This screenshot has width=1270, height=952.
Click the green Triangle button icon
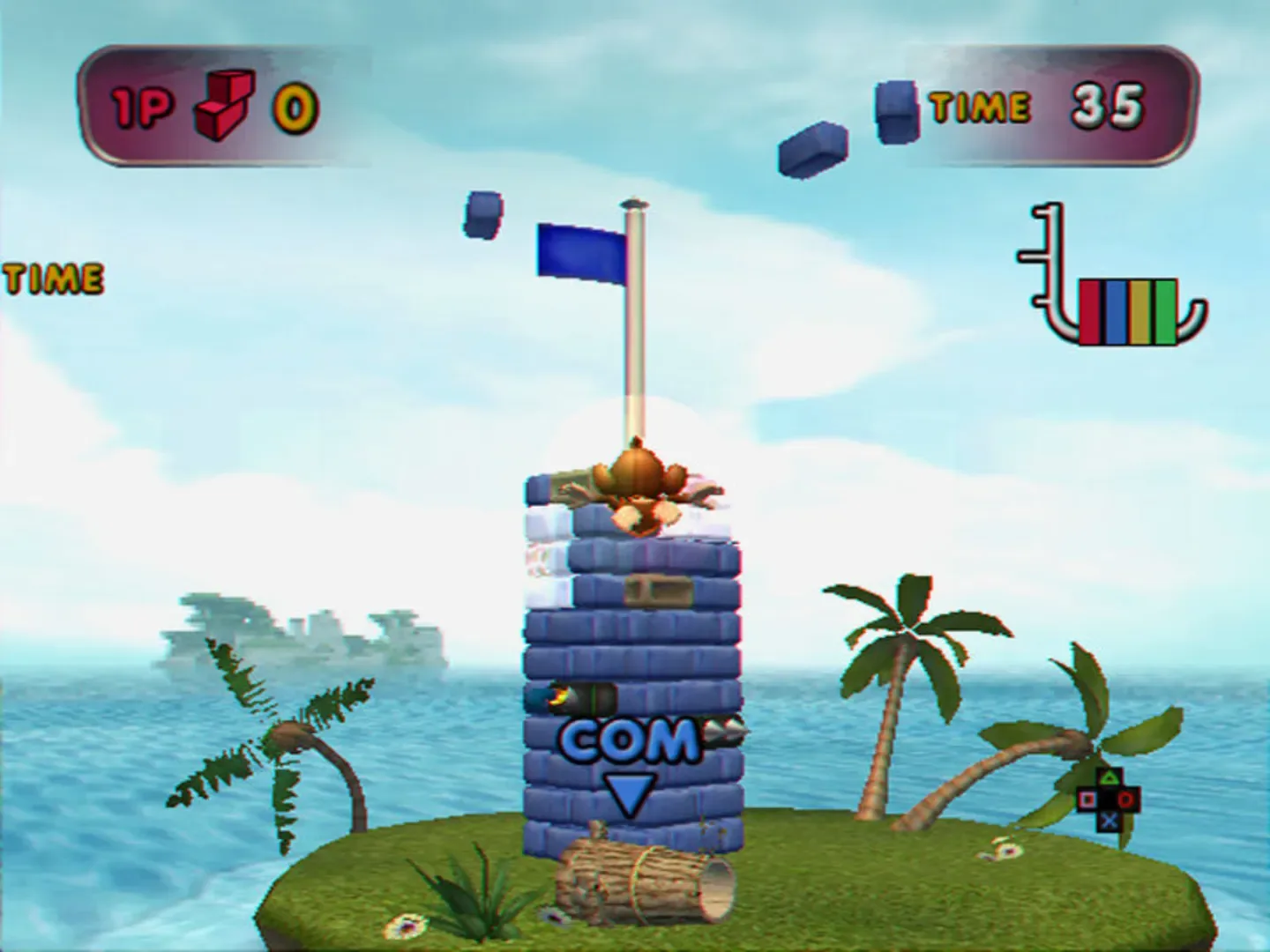[x=1109, y=778]
